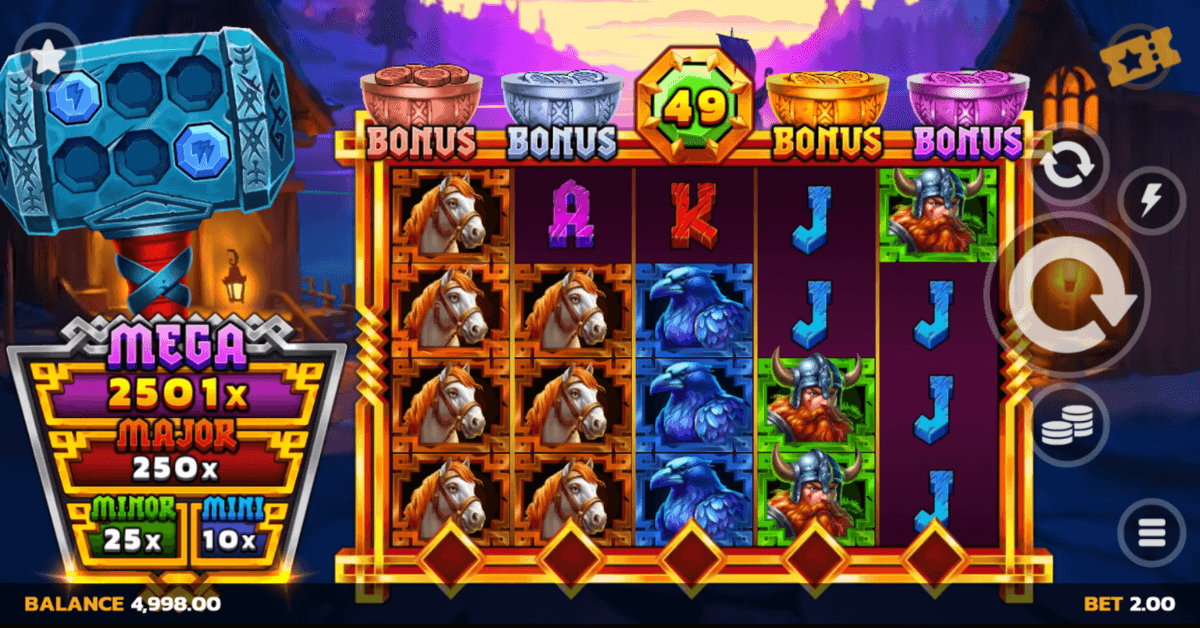1200x628 pixels.
Task: Click the star favourite icon
Action: [46, 57]
